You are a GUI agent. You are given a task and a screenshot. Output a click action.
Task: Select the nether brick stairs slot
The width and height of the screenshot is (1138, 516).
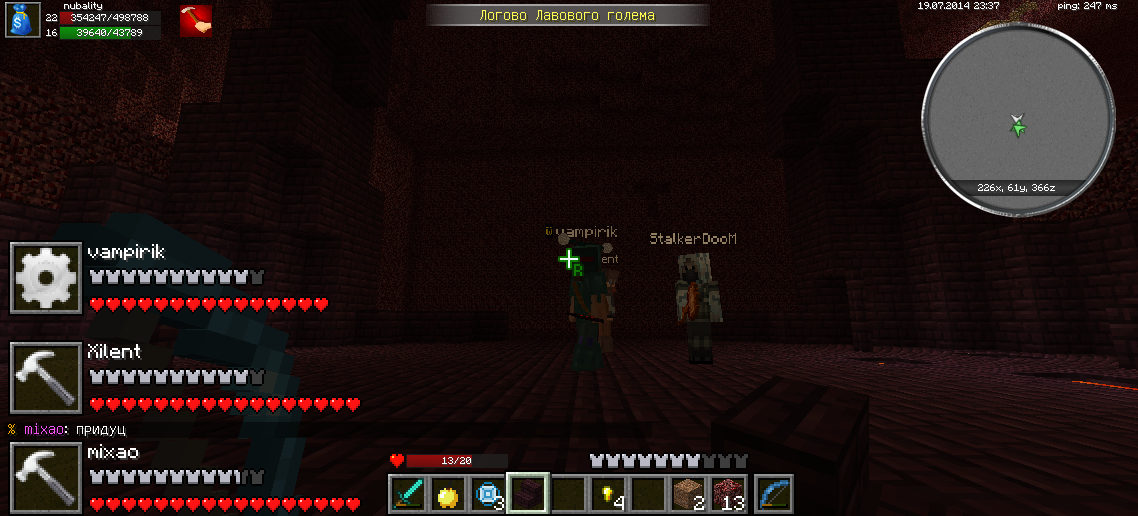(x=528, y=495)
